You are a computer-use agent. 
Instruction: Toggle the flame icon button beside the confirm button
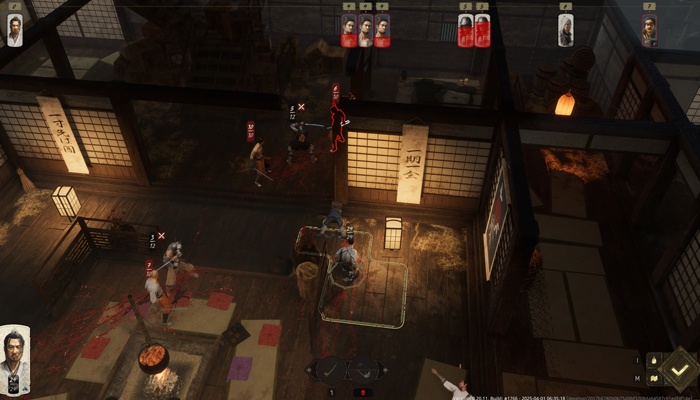pyautogui.click(x=653, y=359)
